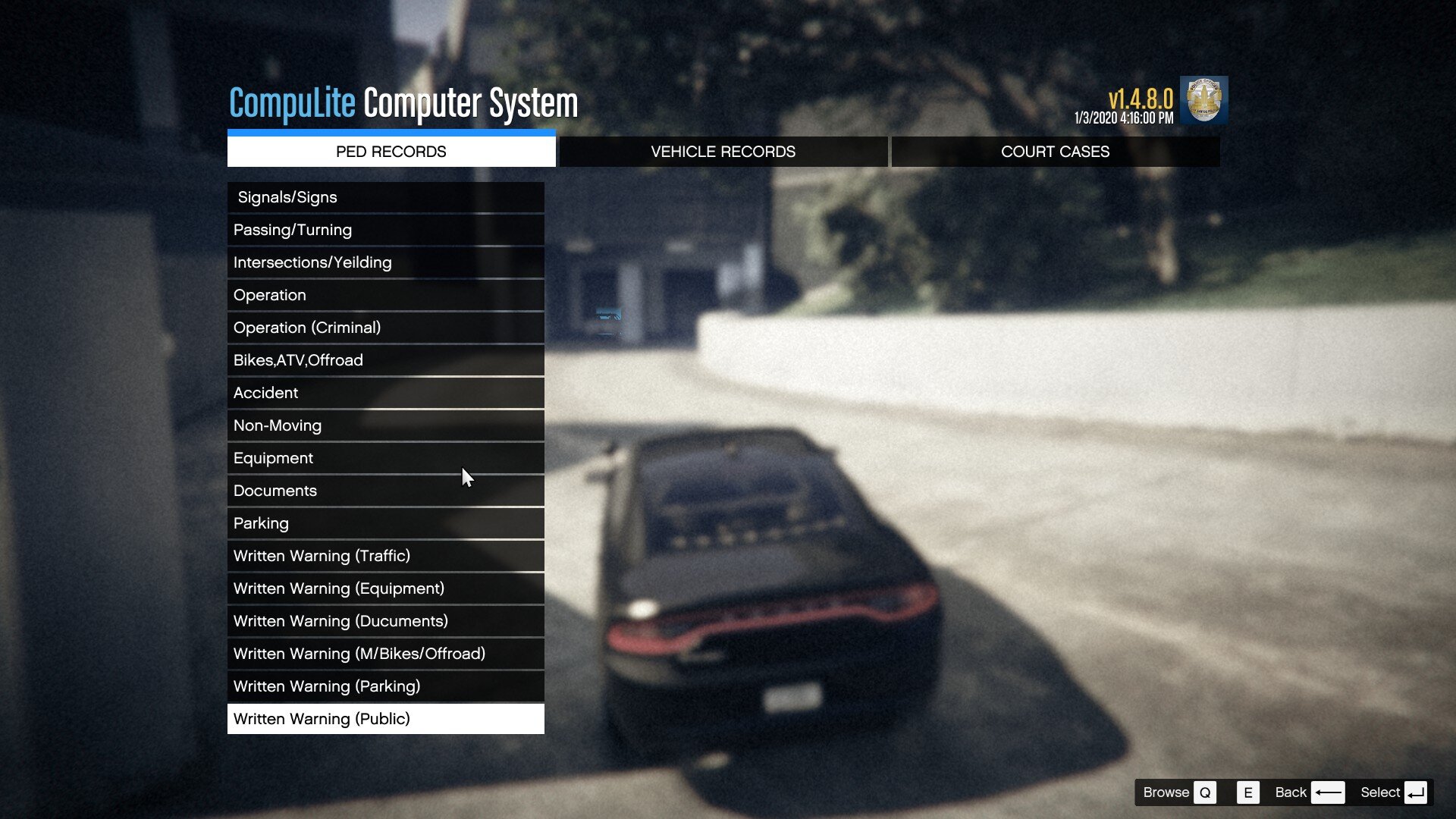Open Written Warning (Equipment)
This screenshot has width=1456, height=819.
point(385,588)
